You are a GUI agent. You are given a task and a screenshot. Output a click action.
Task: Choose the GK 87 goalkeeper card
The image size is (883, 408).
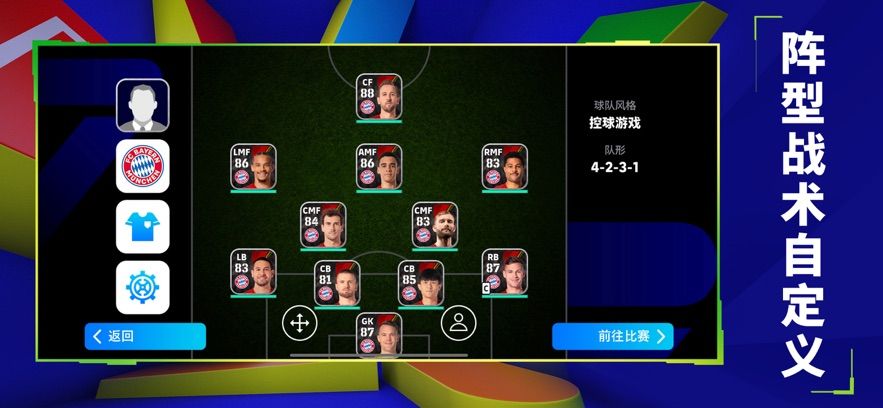pos(379,334)
